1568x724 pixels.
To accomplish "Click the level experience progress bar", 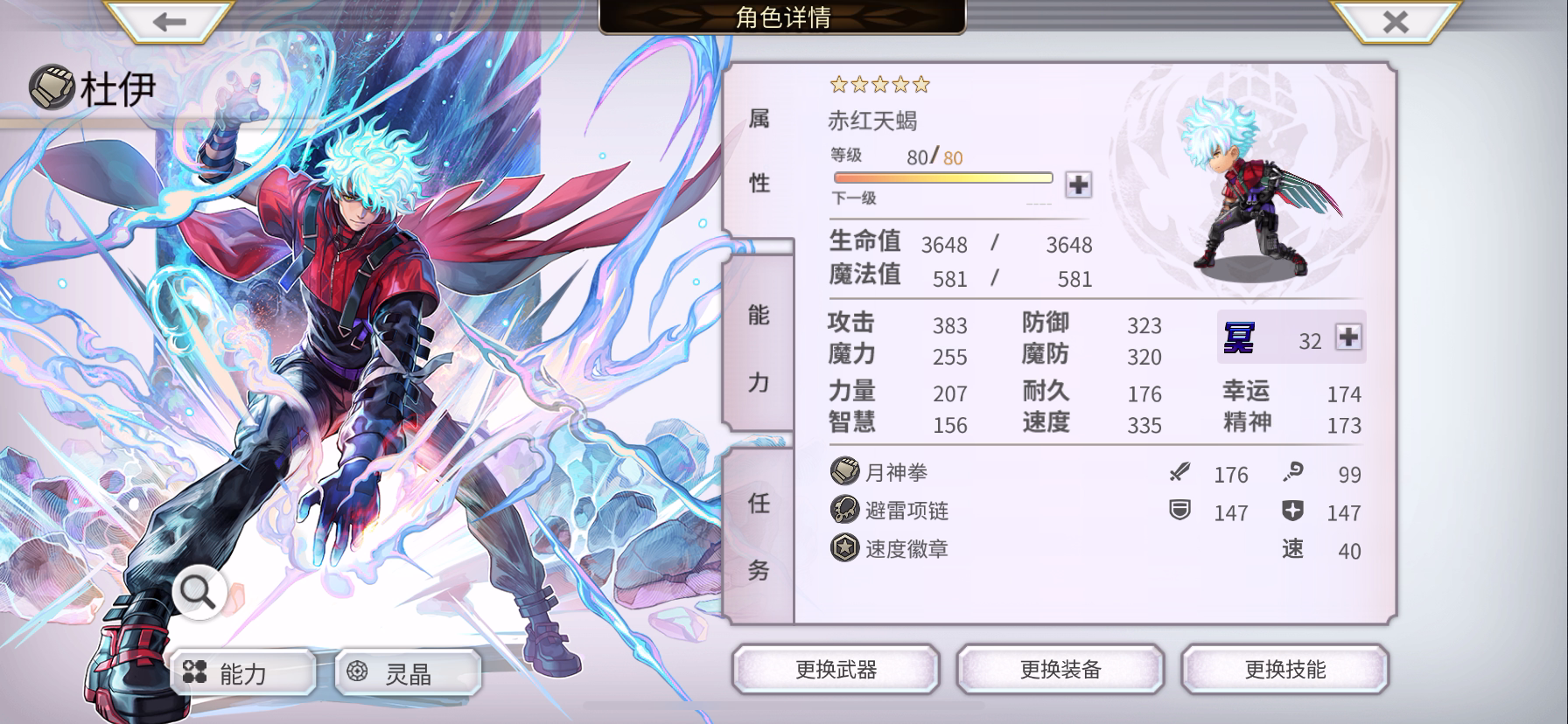I will [x=943, y=177].
